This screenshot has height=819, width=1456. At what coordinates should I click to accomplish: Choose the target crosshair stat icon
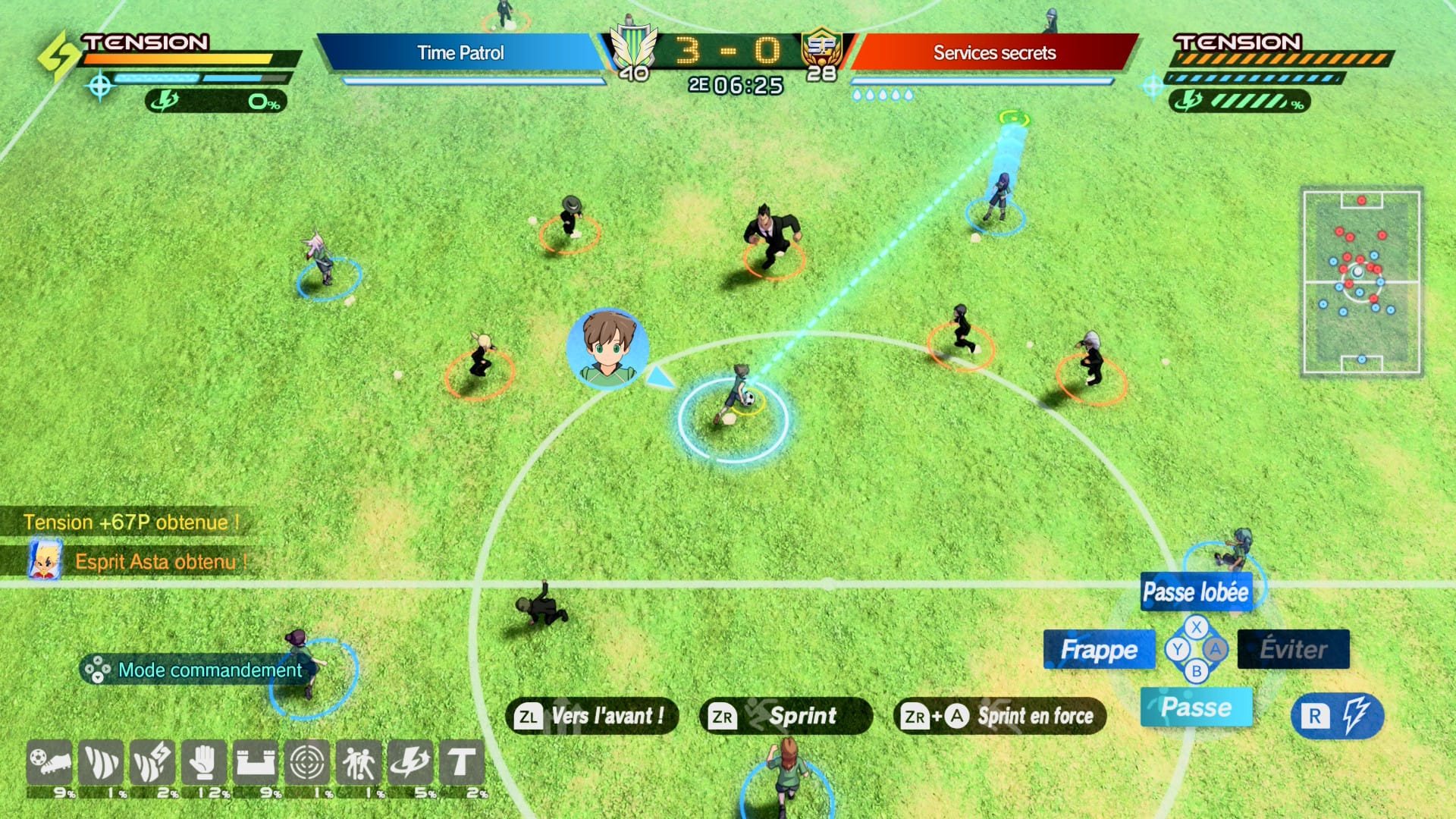(306, 763)
